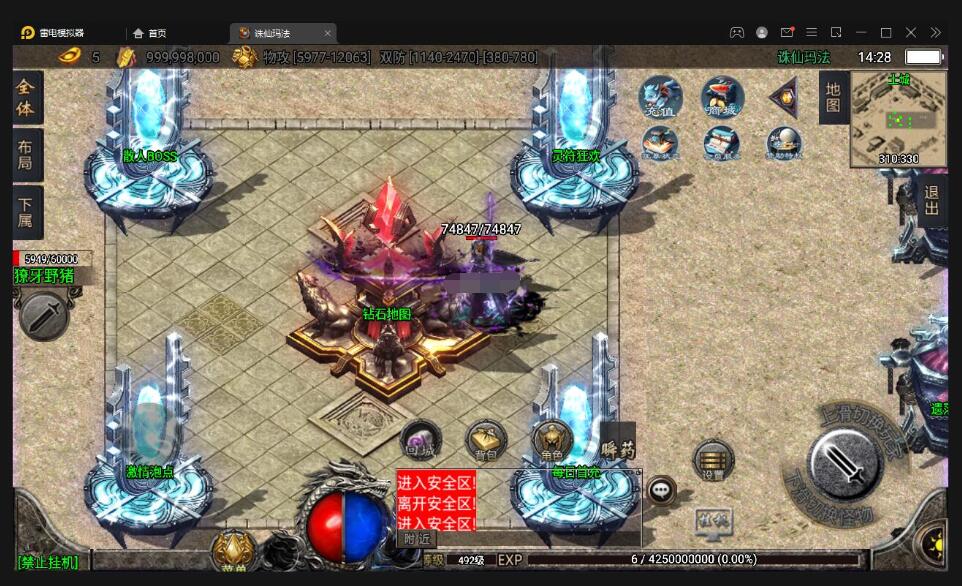Click the 退出 exit button
The height and width of the screenshot is (586, 962).
point(931,200)
